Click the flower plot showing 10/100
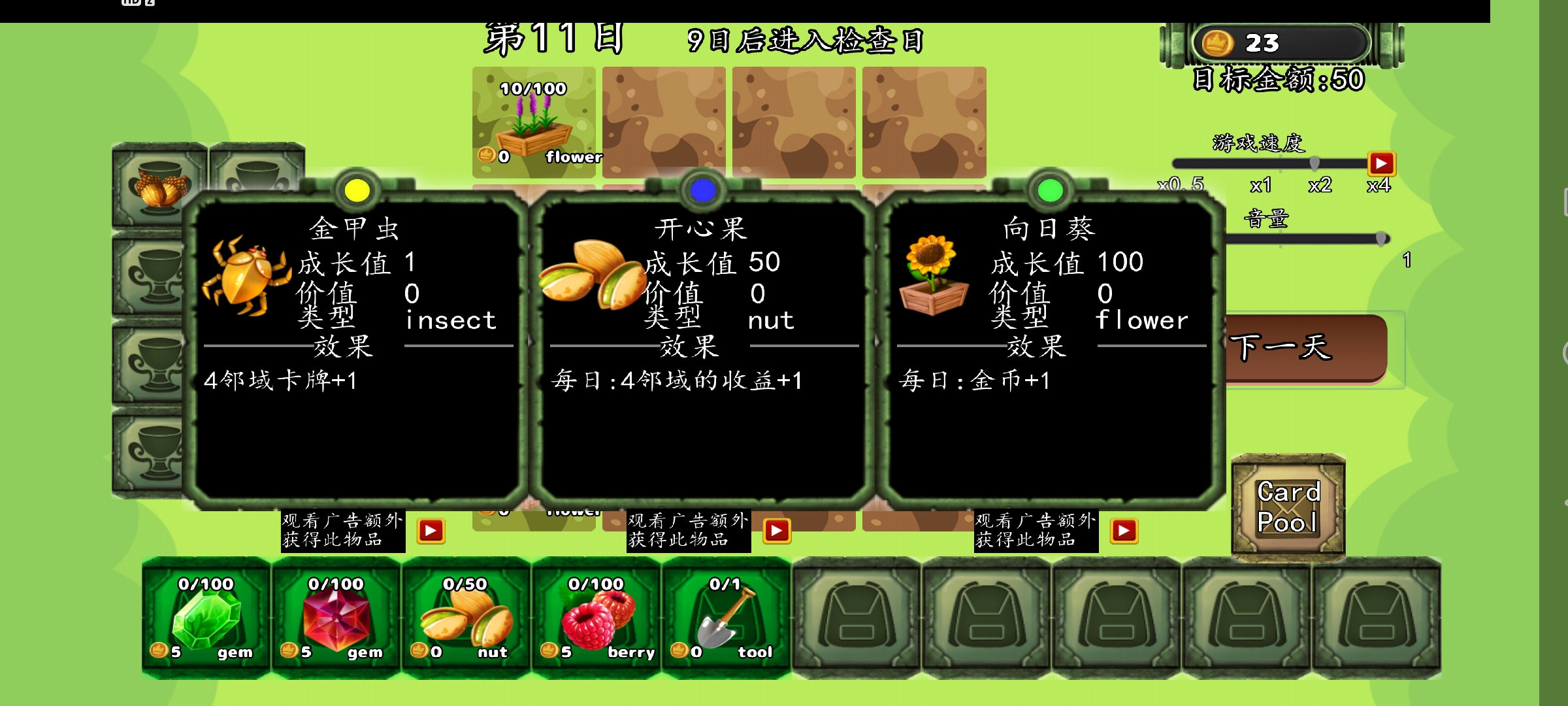The height and width of the screenshot is (706, 1568). [533, 121]
